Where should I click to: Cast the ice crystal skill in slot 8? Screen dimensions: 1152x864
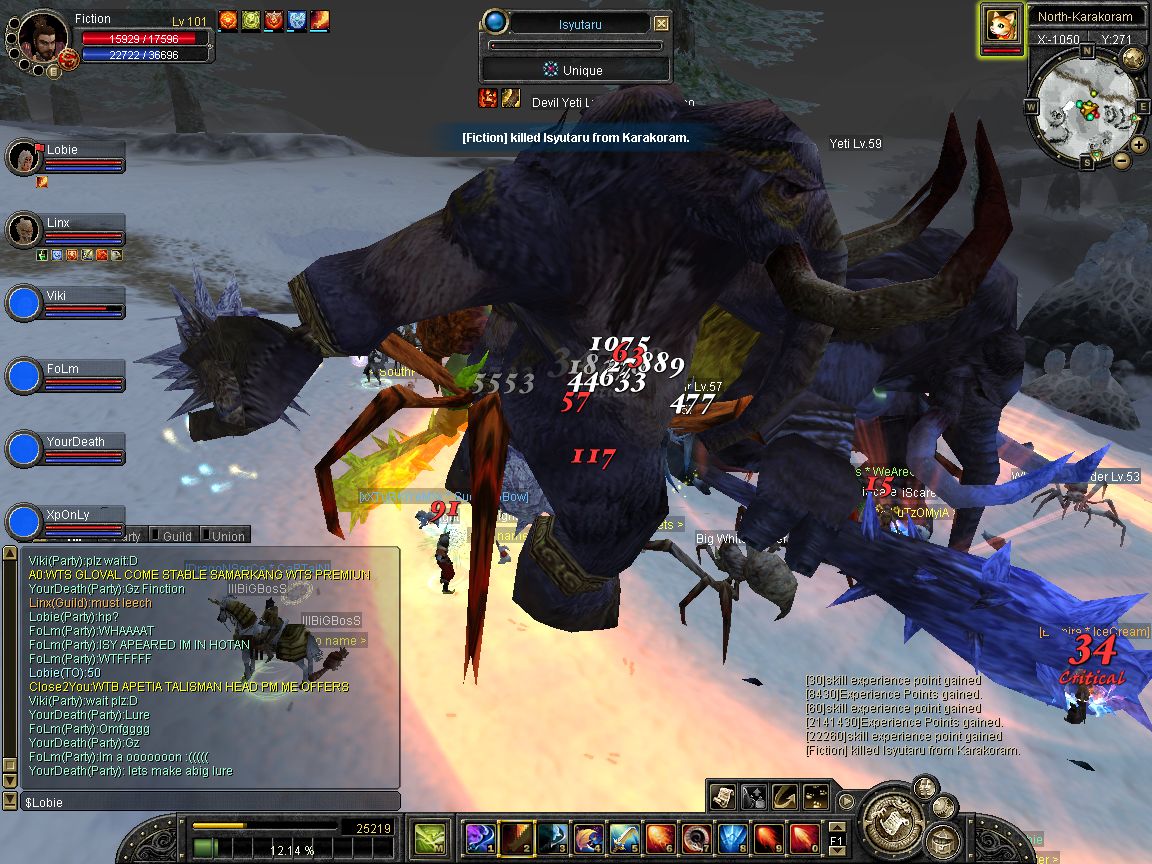click(x=733, y=837)
